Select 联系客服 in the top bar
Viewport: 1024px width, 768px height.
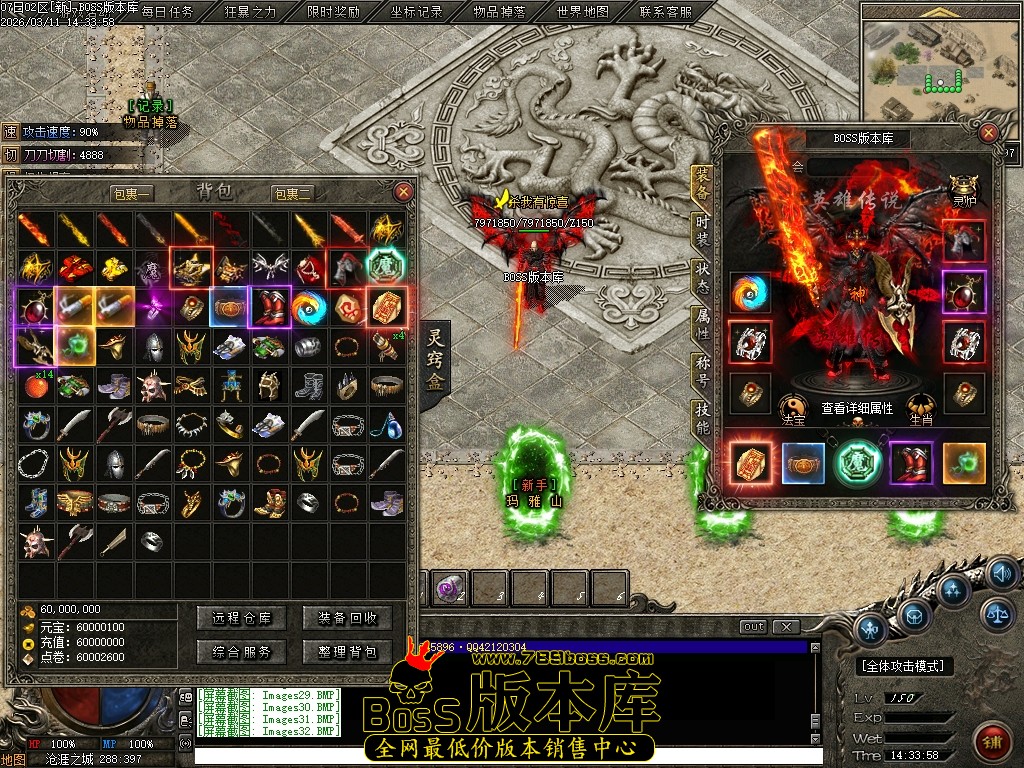[665, 13]
